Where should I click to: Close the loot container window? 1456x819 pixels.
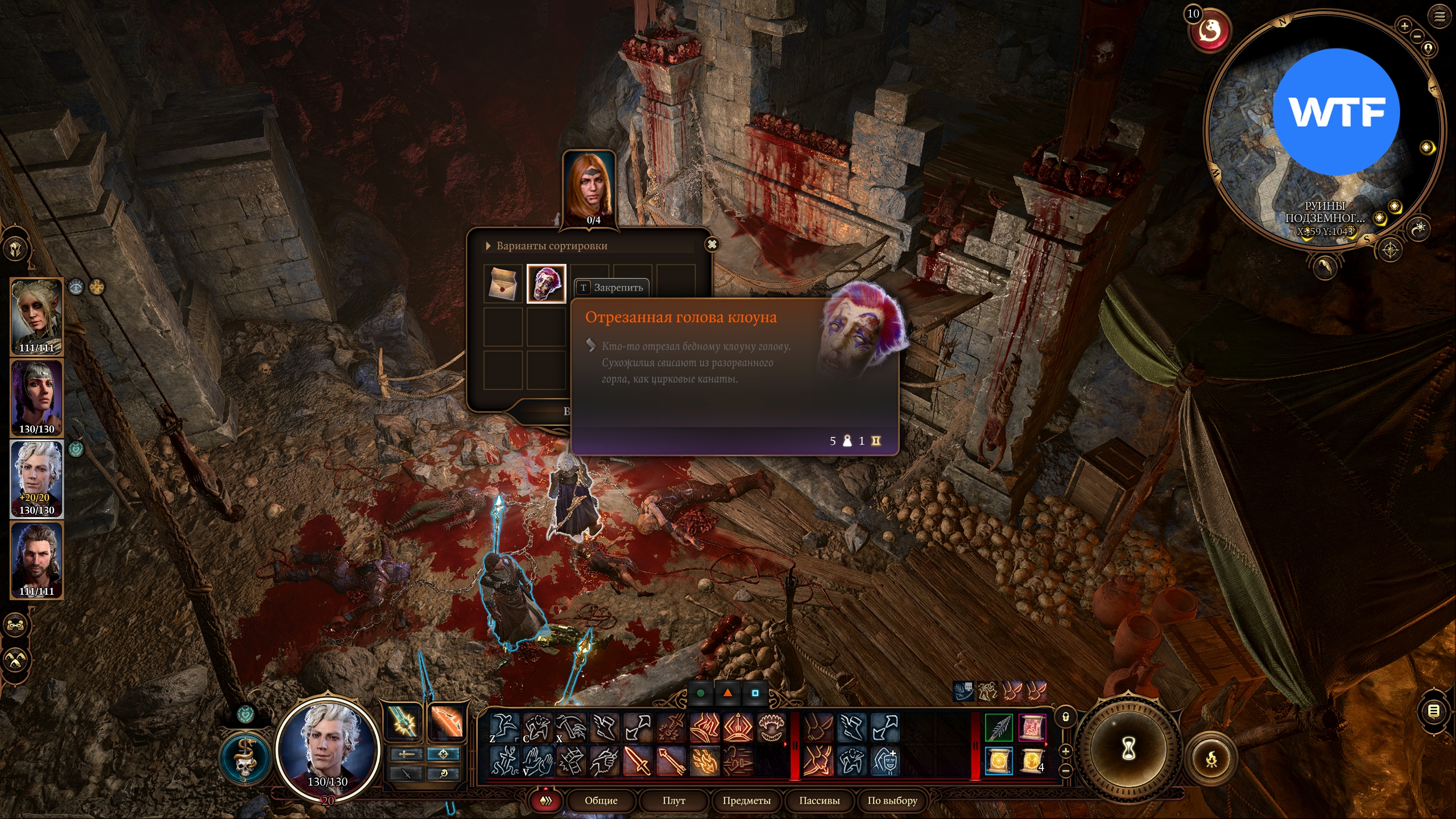coord(712,245)
